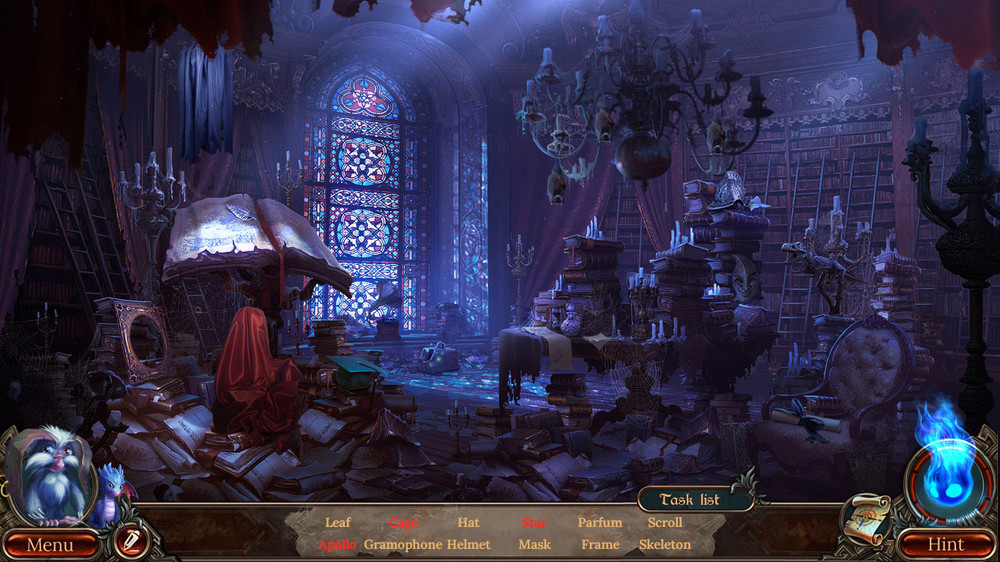This screenshot has width=1000, height=562.
Task: Use the Hint button
Action: [x=945, y=545]
